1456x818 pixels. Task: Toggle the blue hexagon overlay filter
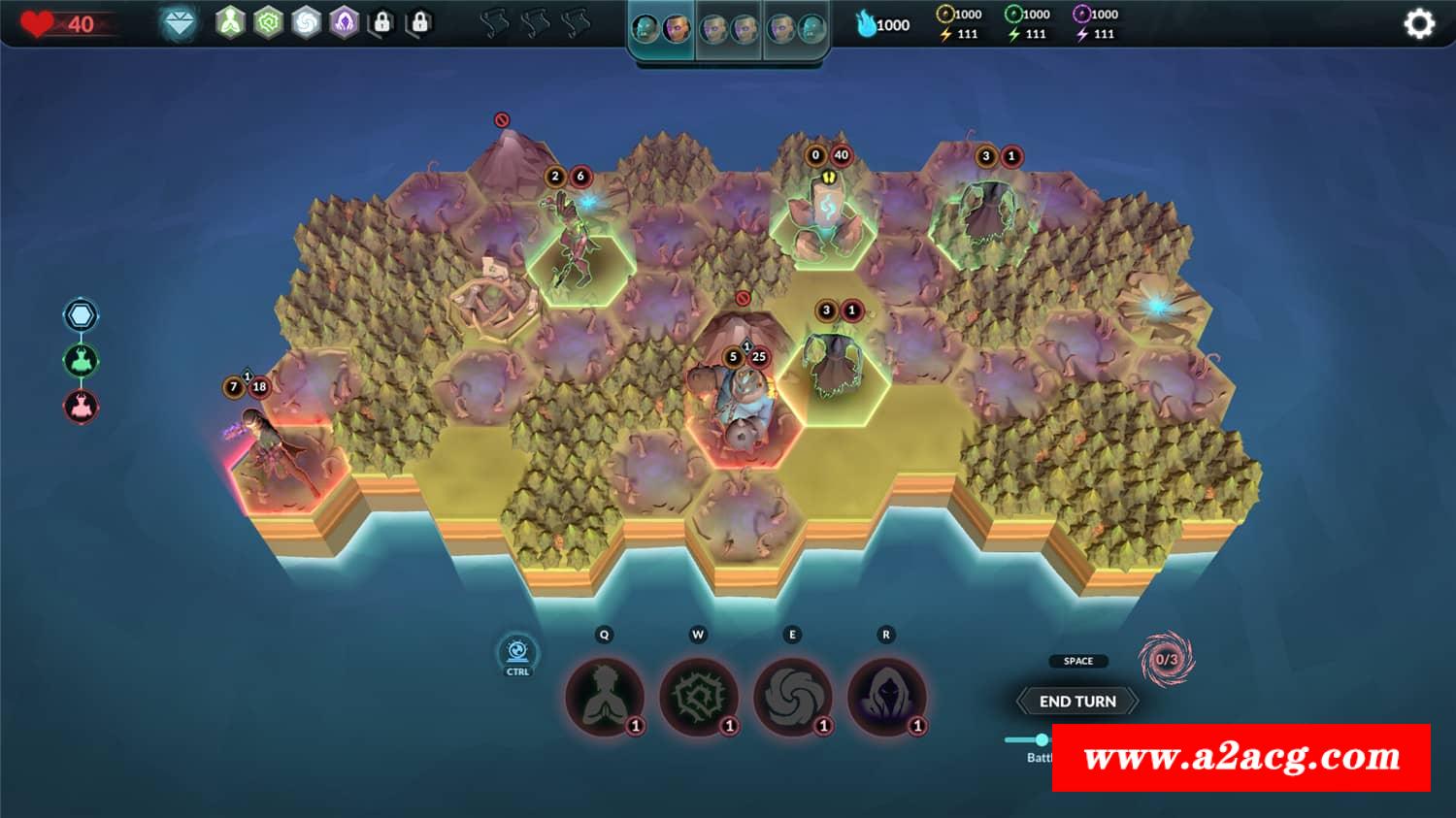(81, 315)
